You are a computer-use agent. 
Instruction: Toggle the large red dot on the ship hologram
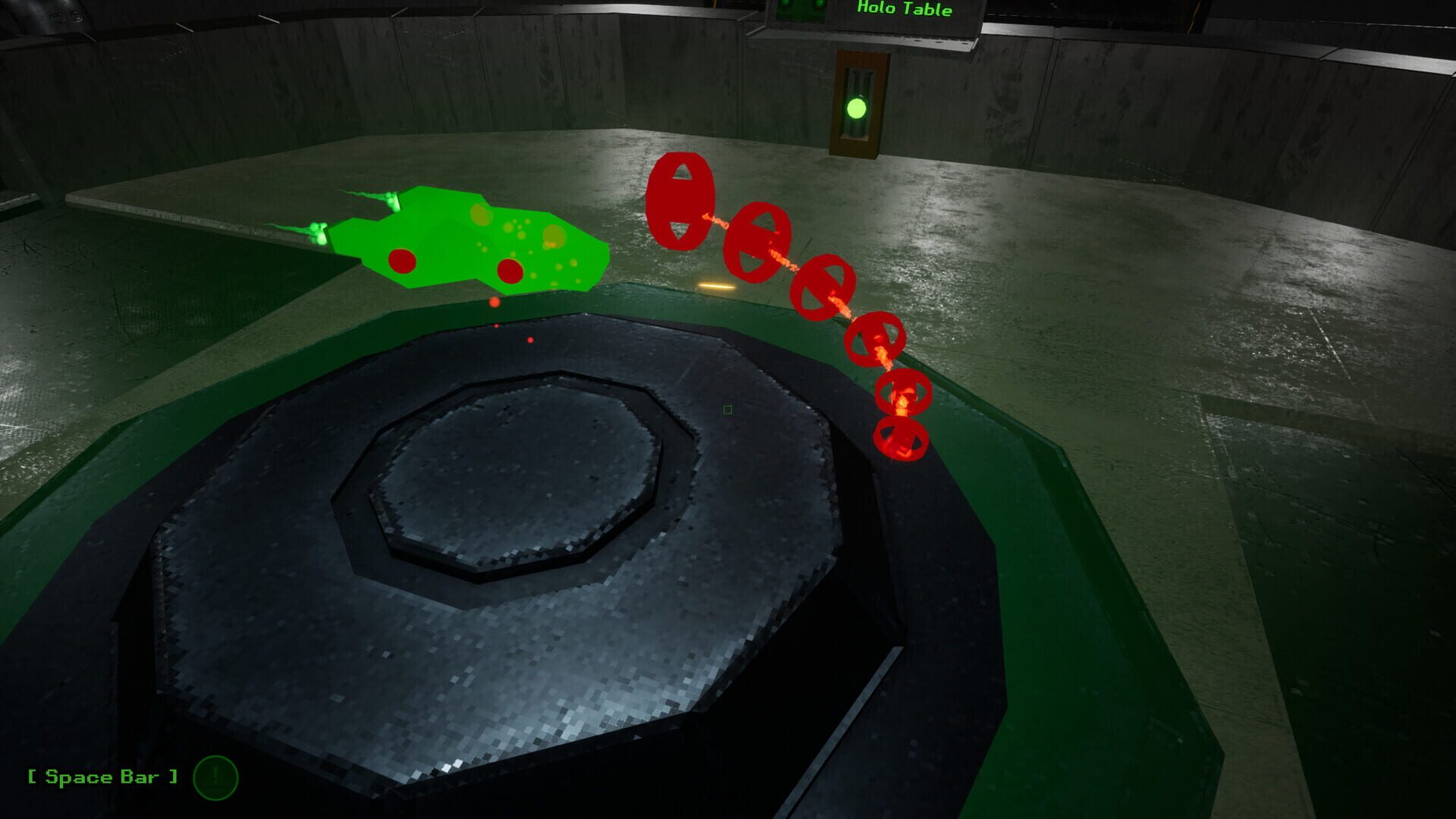(404, 260)
